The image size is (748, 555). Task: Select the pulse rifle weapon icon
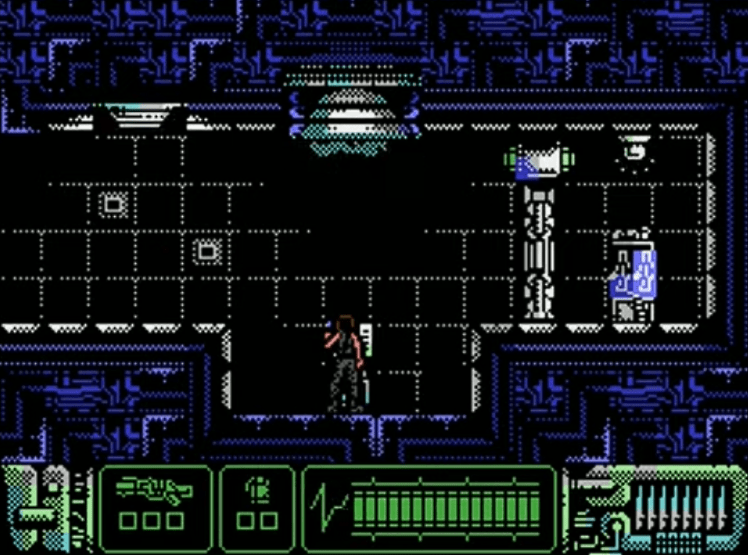154,489
